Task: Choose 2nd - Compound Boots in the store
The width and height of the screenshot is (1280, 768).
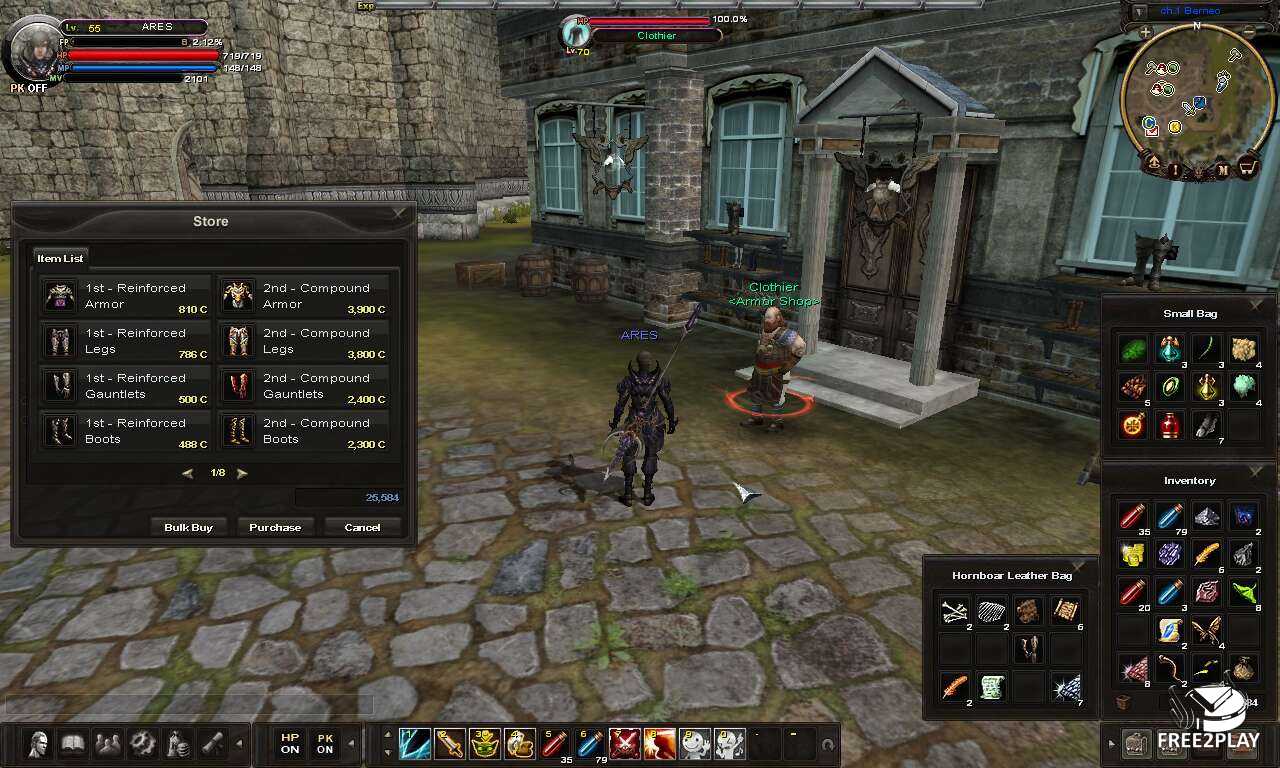Action: (304, 431)
